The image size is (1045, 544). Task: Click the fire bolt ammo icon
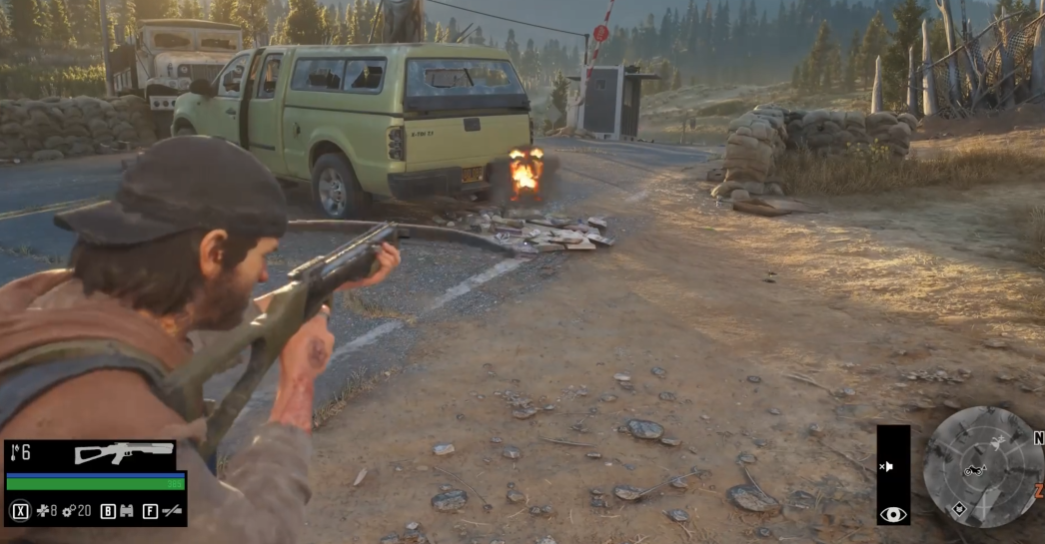click(13, 453)
